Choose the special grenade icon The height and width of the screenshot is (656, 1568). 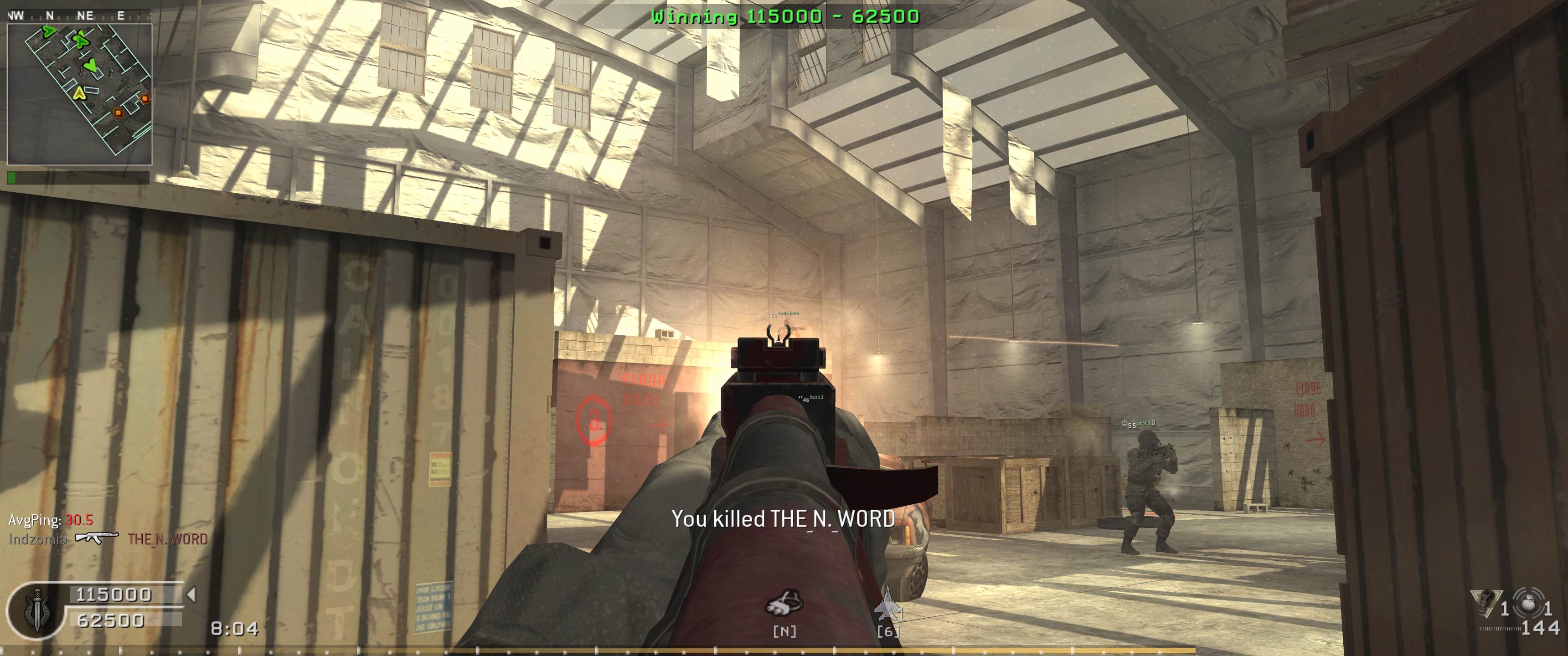pyautogui.click(x=1484, y=603)
